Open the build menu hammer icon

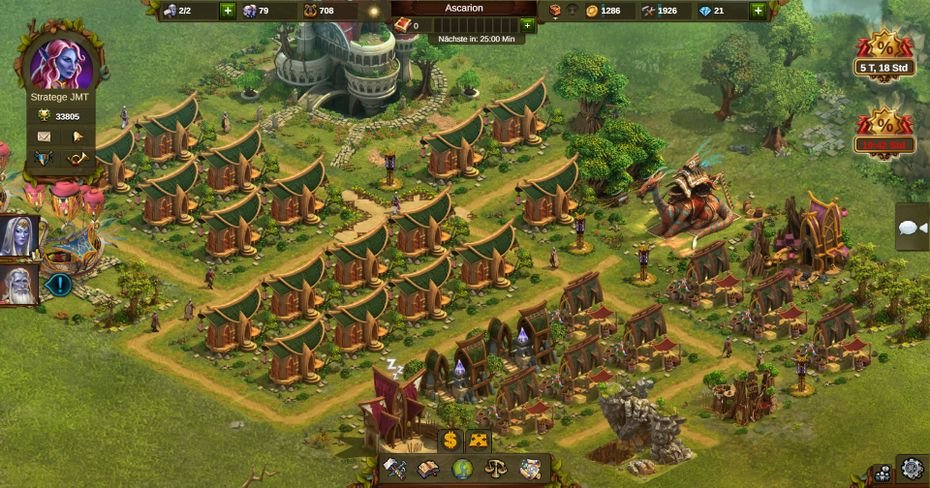coord(394,468)
